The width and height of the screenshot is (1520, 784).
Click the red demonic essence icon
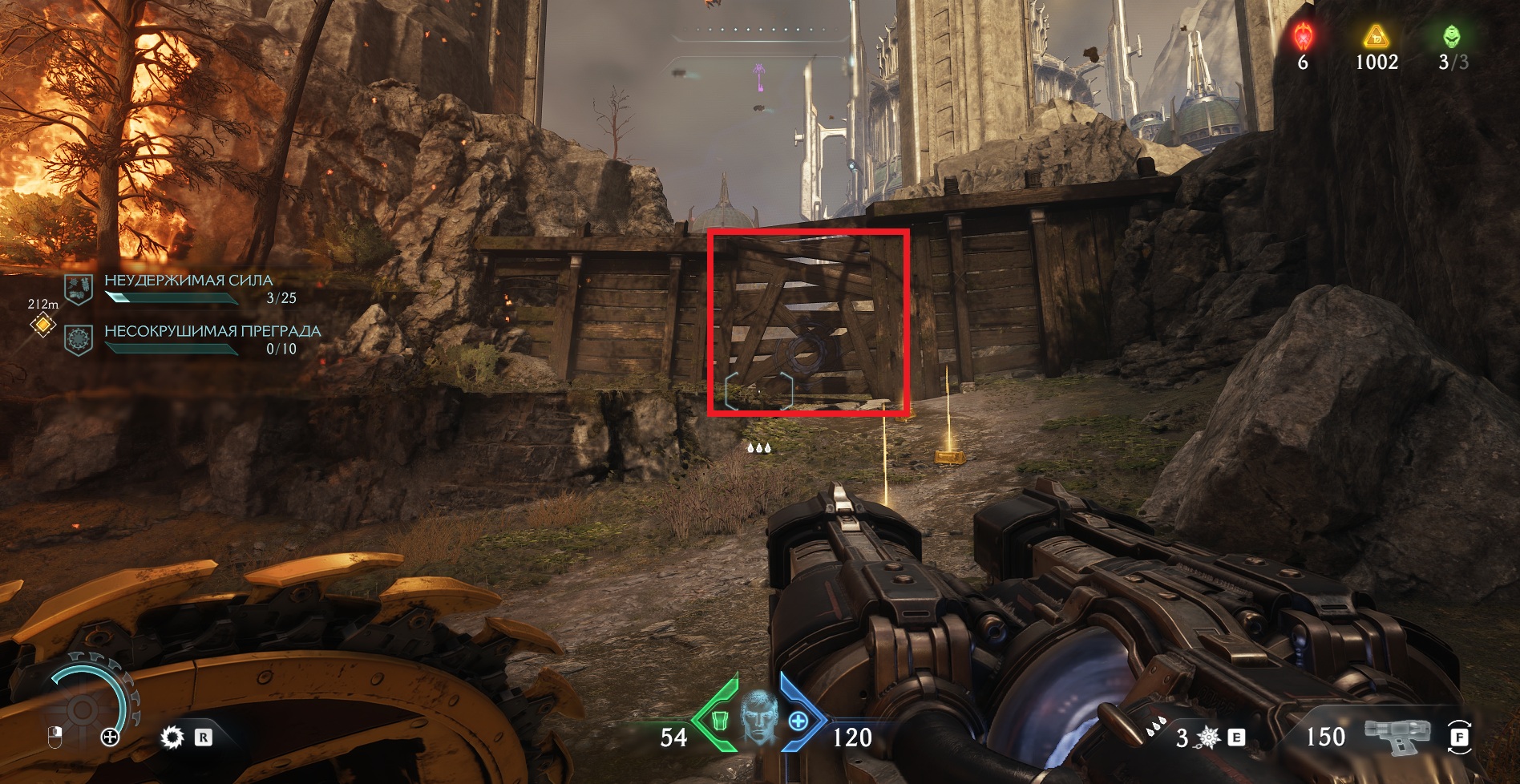(1304, 37)
